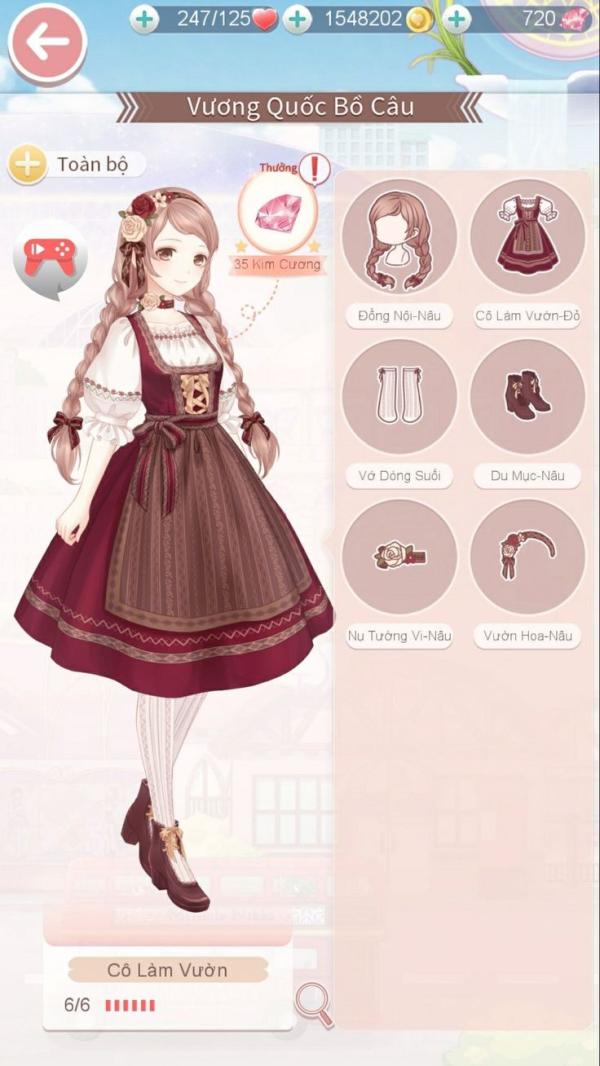Choose the Vớ Dòng Suối socks item
Viewport: 600px width, 1066px height.
click(399, 397)
